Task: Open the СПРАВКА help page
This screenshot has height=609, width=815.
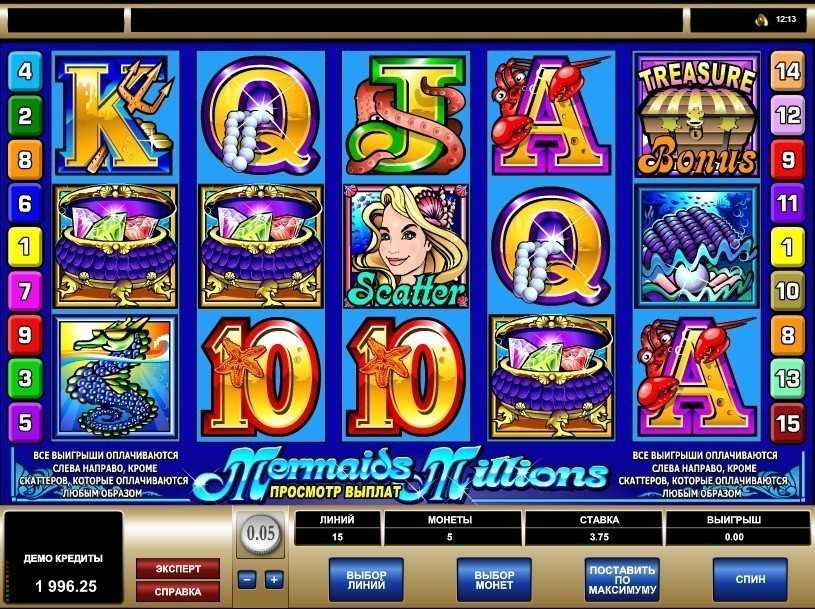Action: pos(178,590)
